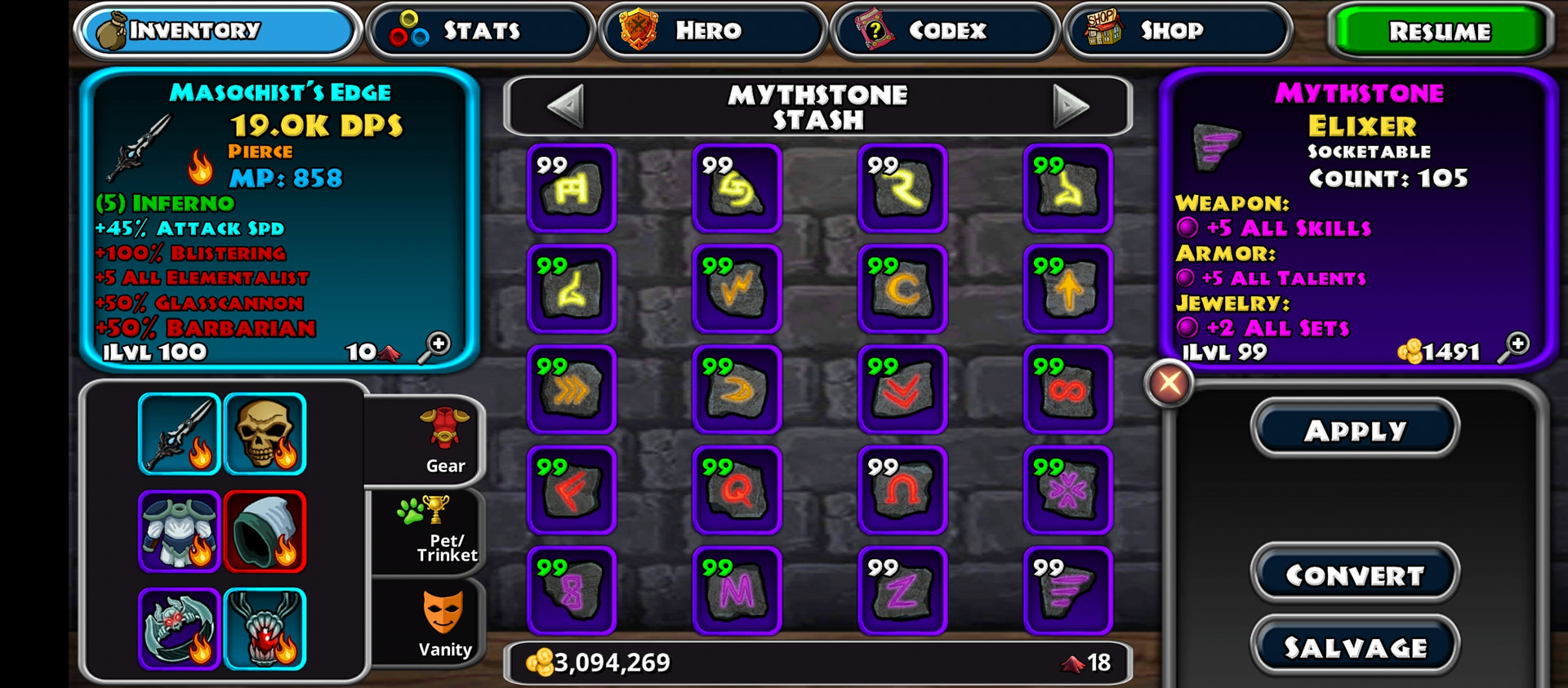1568x688 pixels.
Task: Close the mythstone detail panel
Action: coord(1169,383)
